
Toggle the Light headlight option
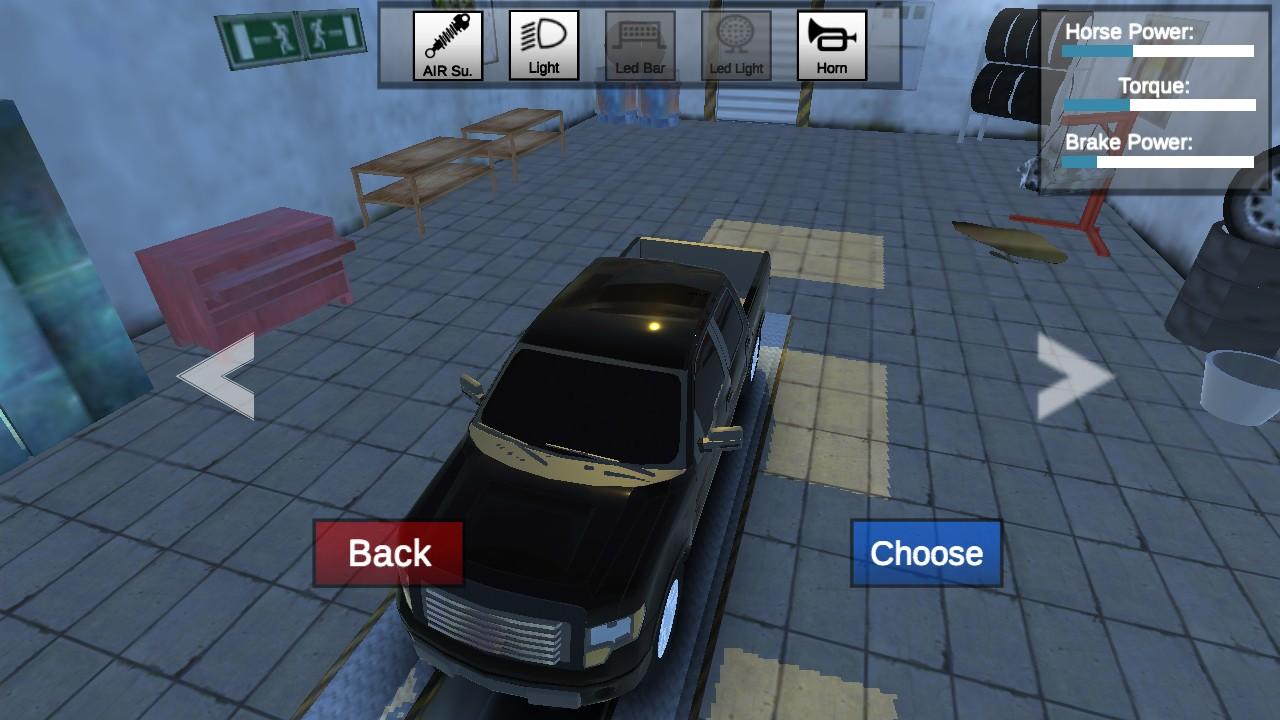[543, 46]
